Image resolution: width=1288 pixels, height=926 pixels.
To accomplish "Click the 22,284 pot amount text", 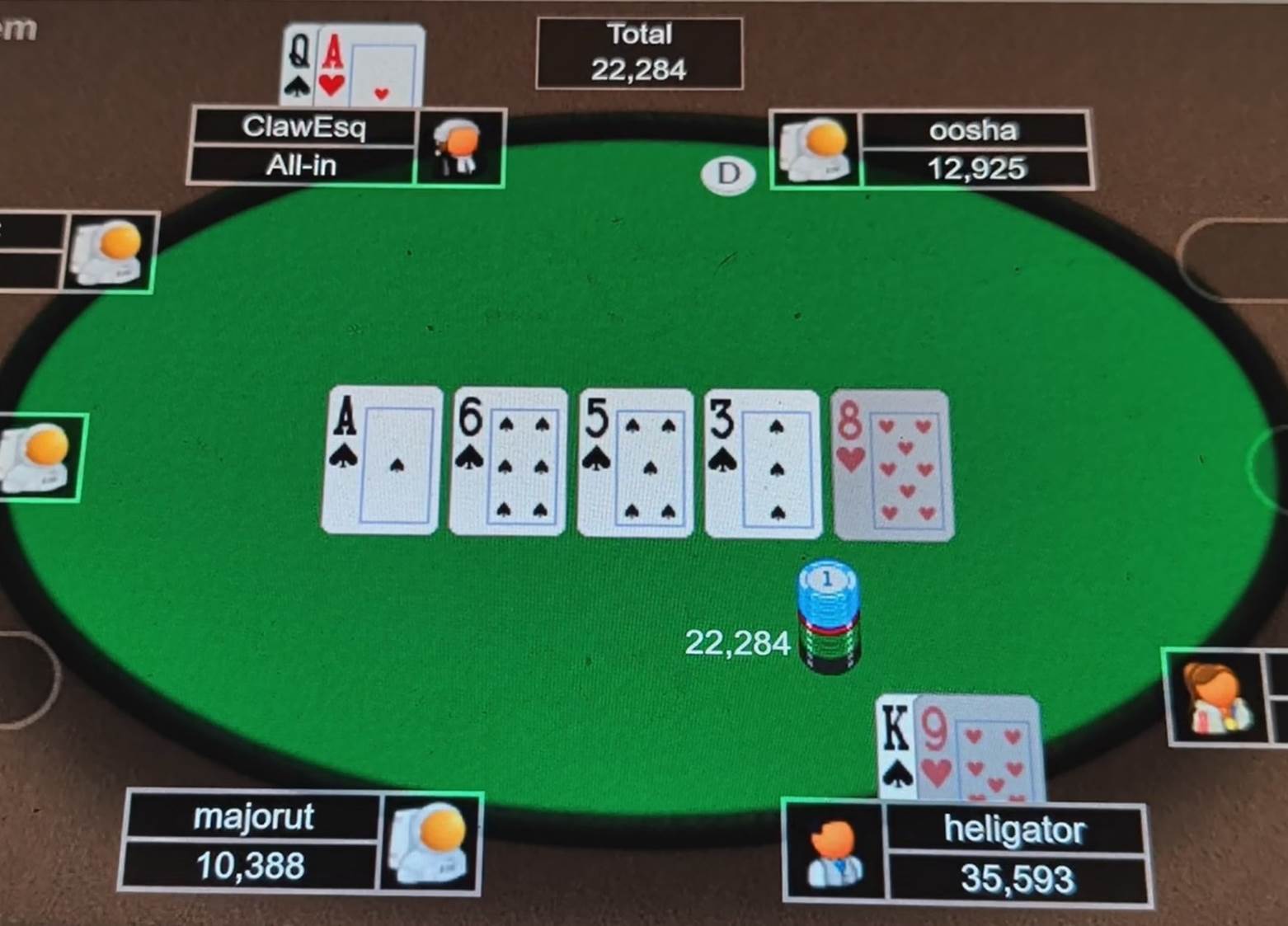I will pos(738,642).
